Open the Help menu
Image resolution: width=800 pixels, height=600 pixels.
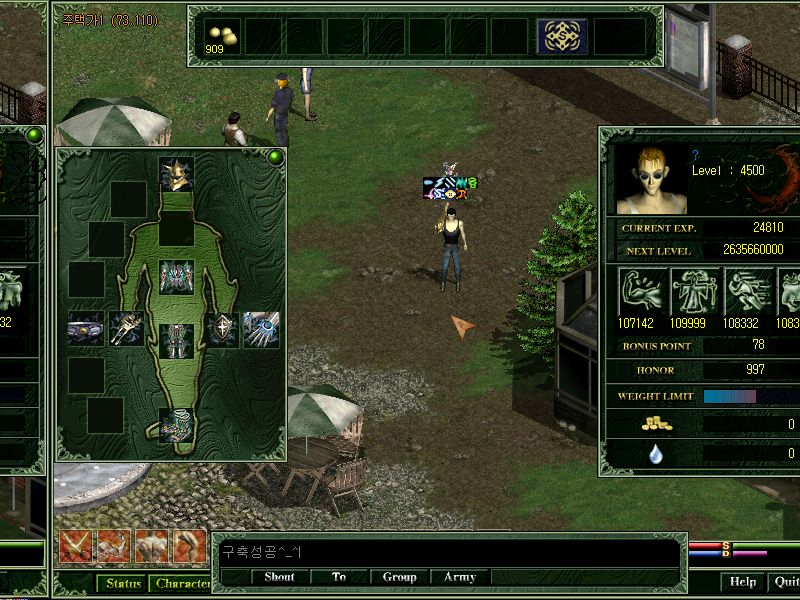tap(742, 582)
